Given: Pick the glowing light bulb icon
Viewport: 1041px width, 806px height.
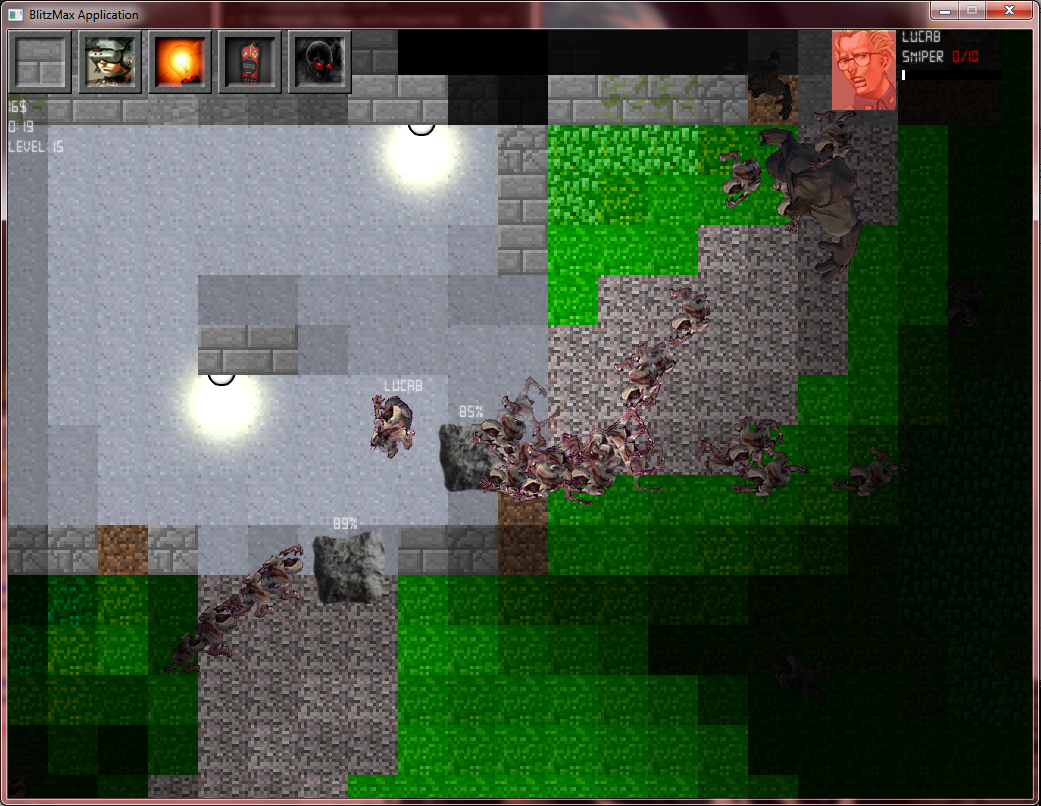Looking at the screenshot, I should [x=181, y=62].
